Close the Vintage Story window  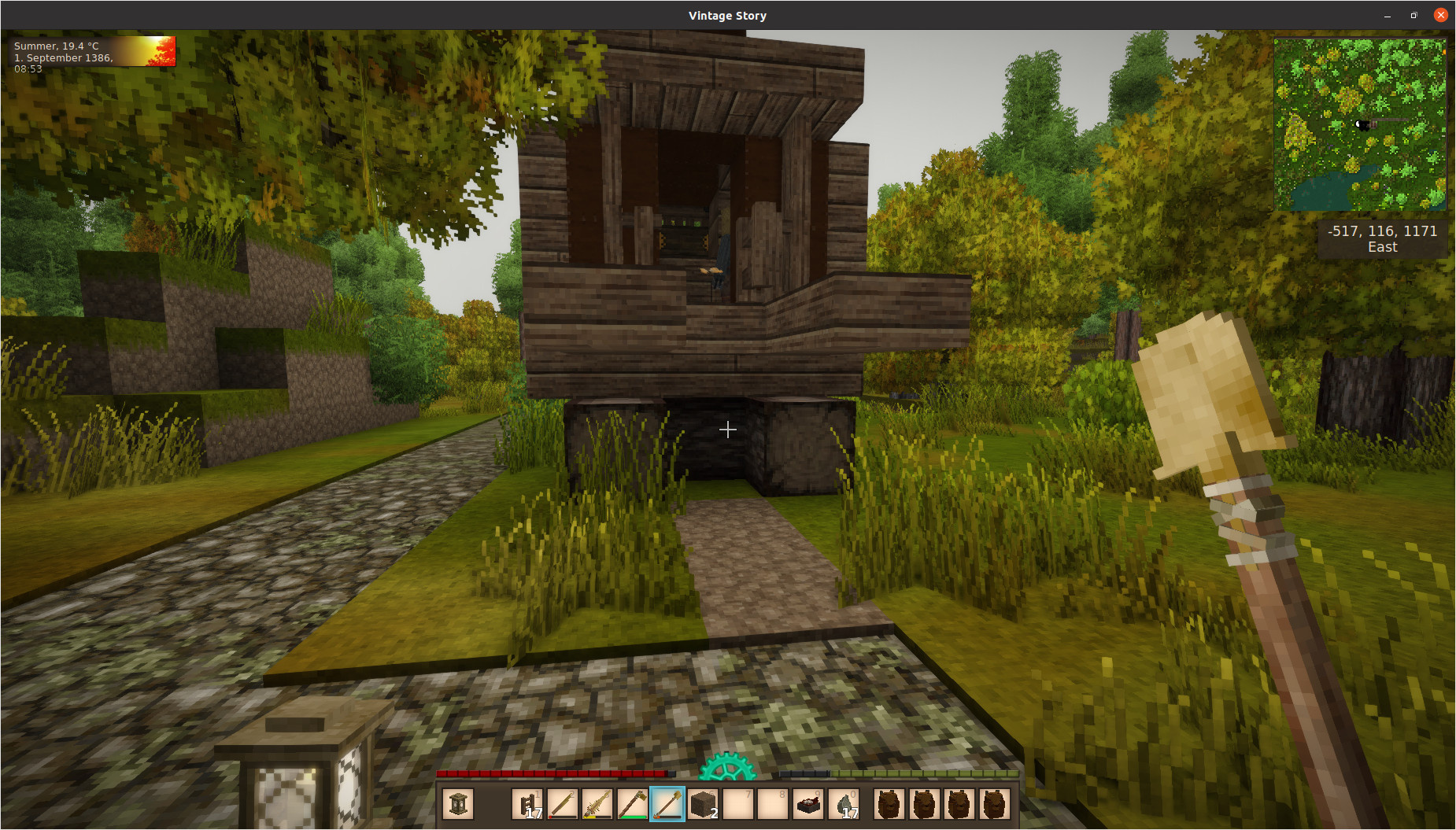coord(1440,15)
